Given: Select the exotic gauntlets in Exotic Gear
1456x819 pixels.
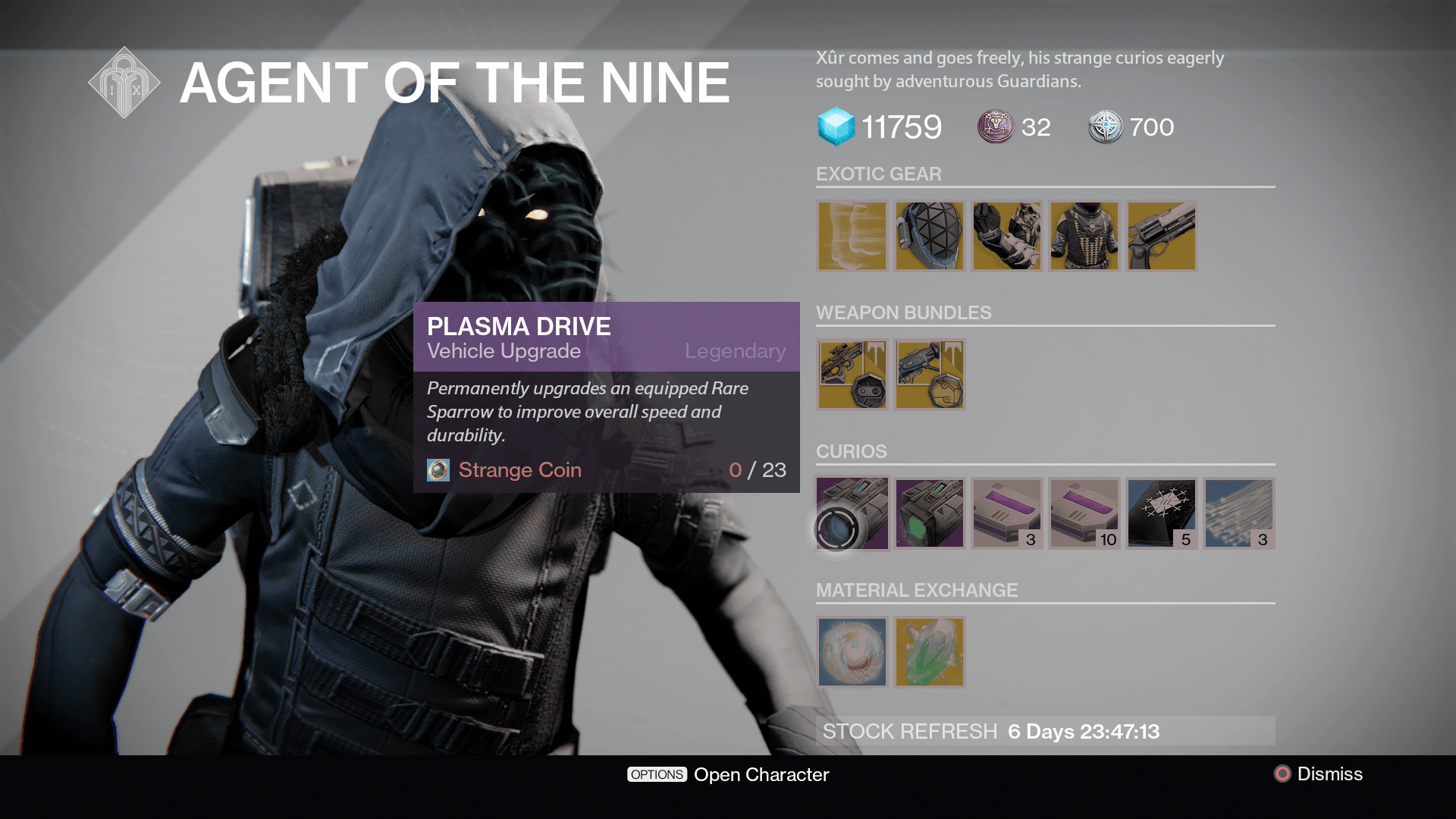Looking at the screenshot, I should pyautogui.click(x=1007, y=236).
